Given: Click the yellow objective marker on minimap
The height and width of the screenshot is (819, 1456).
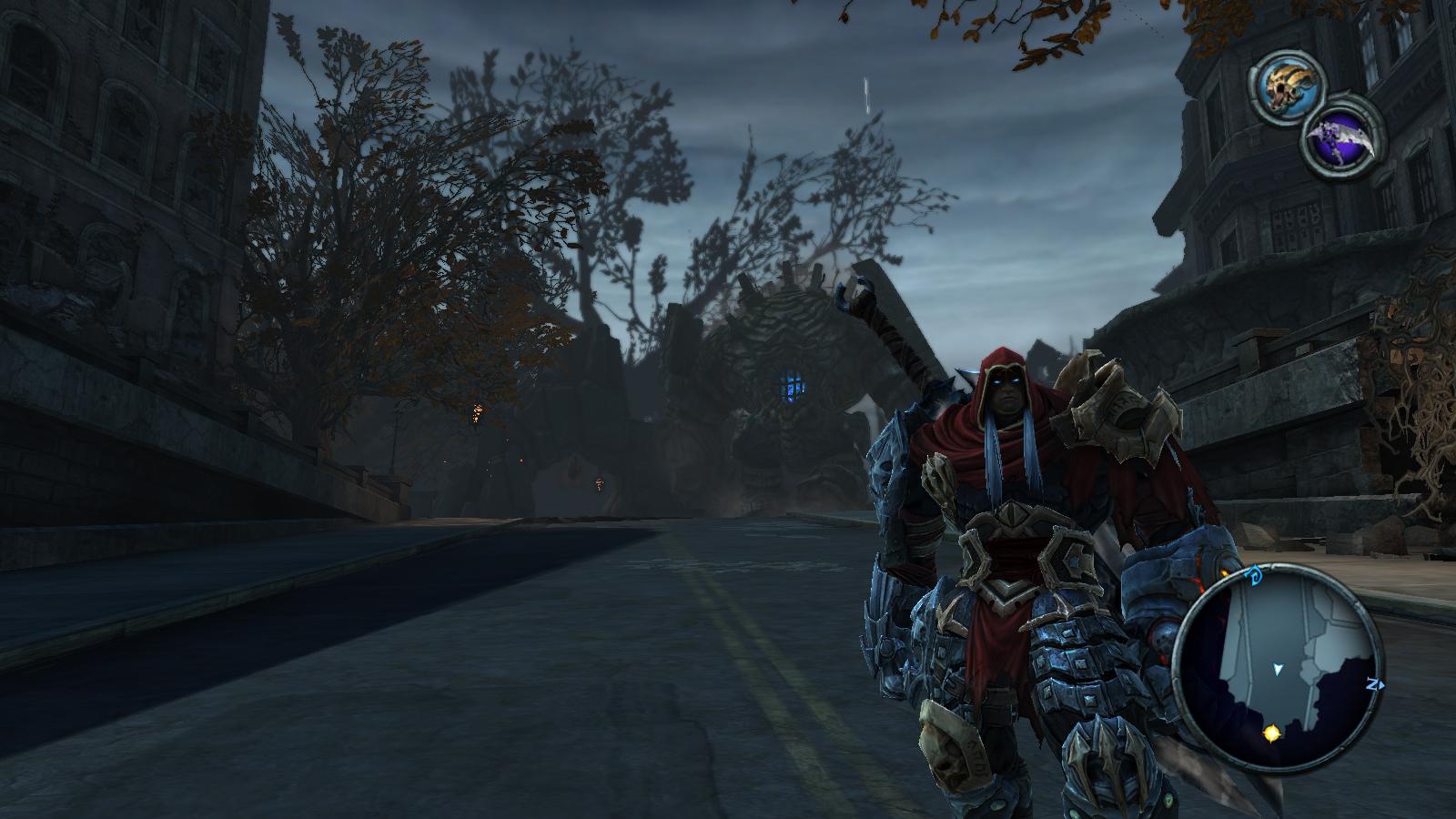Looking at the screenshot, I should click(1271, 732).
